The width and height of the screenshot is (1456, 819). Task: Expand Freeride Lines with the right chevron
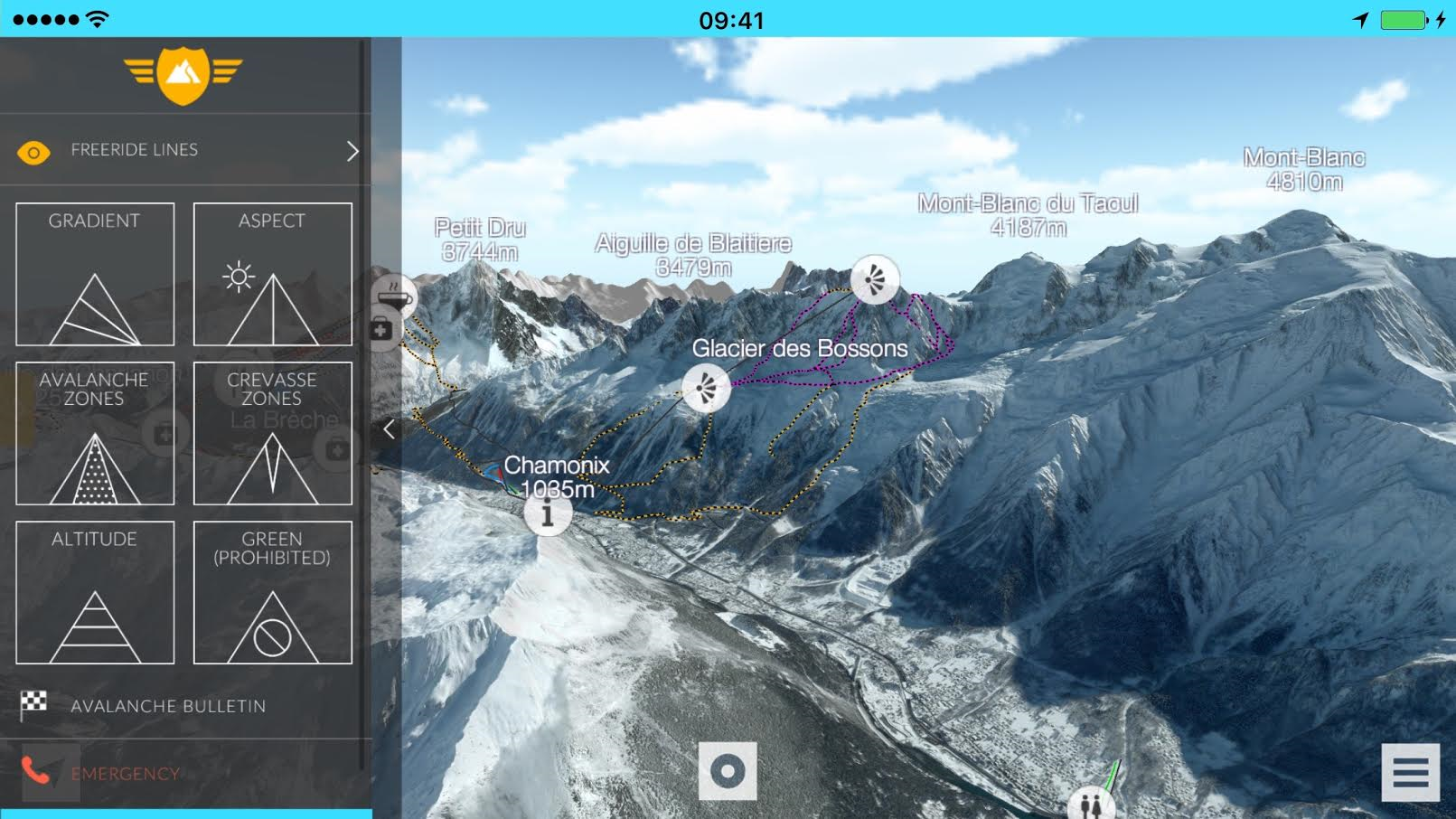[354, 150]
